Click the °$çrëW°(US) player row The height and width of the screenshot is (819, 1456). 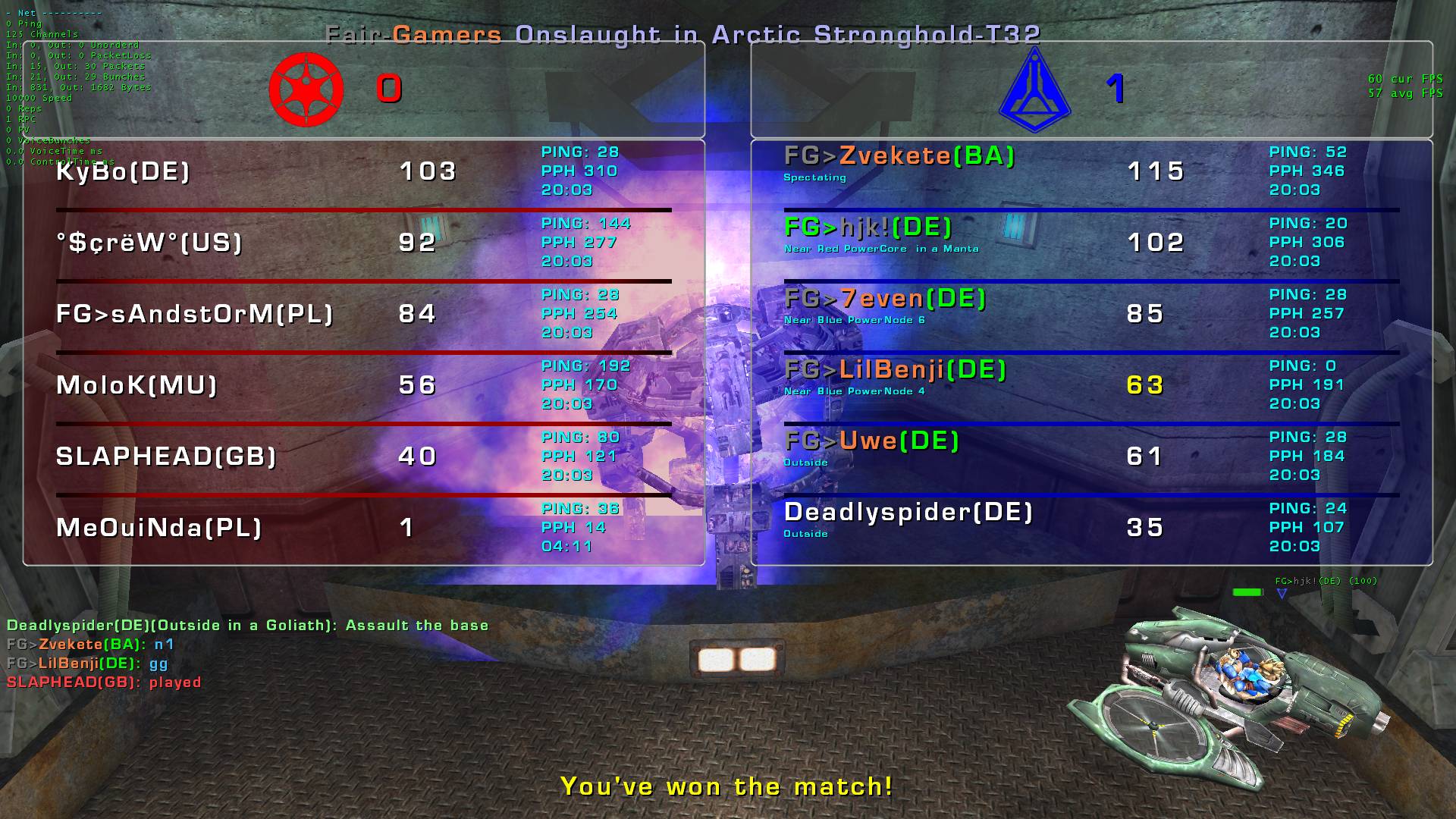click(x=149, y=243)
